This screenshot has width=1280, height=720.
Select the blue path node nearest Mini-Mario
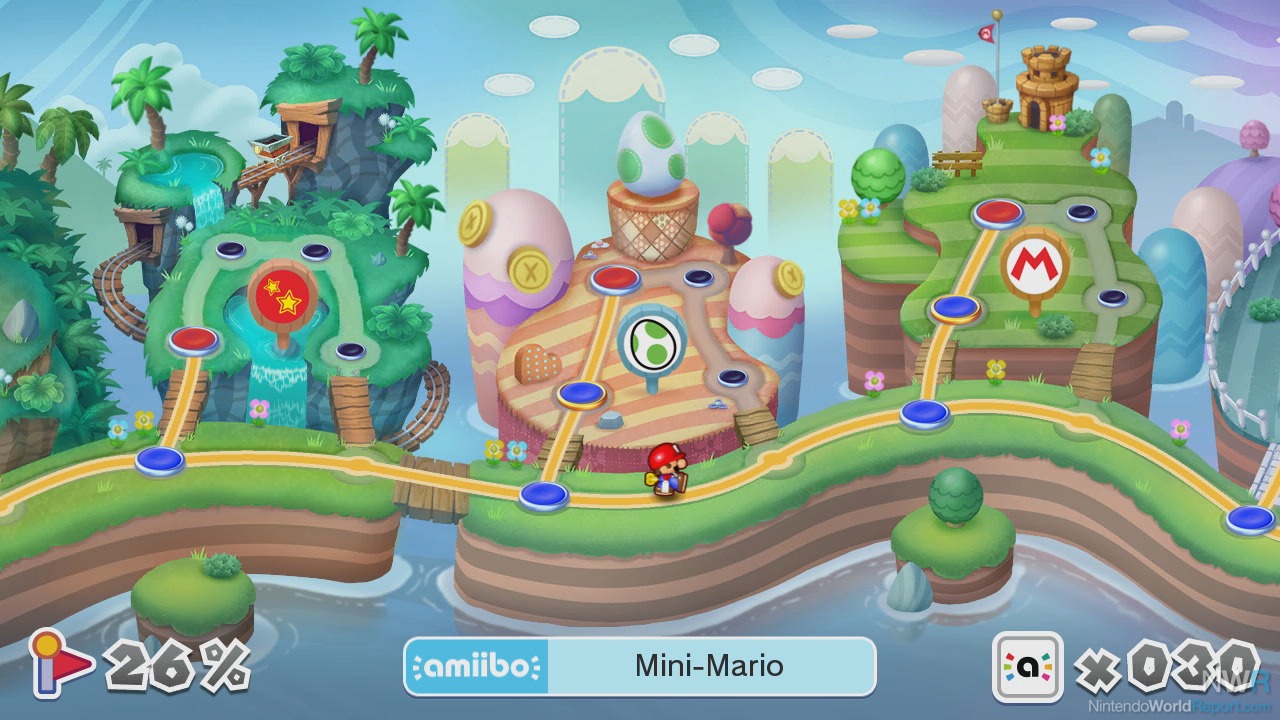543,493
